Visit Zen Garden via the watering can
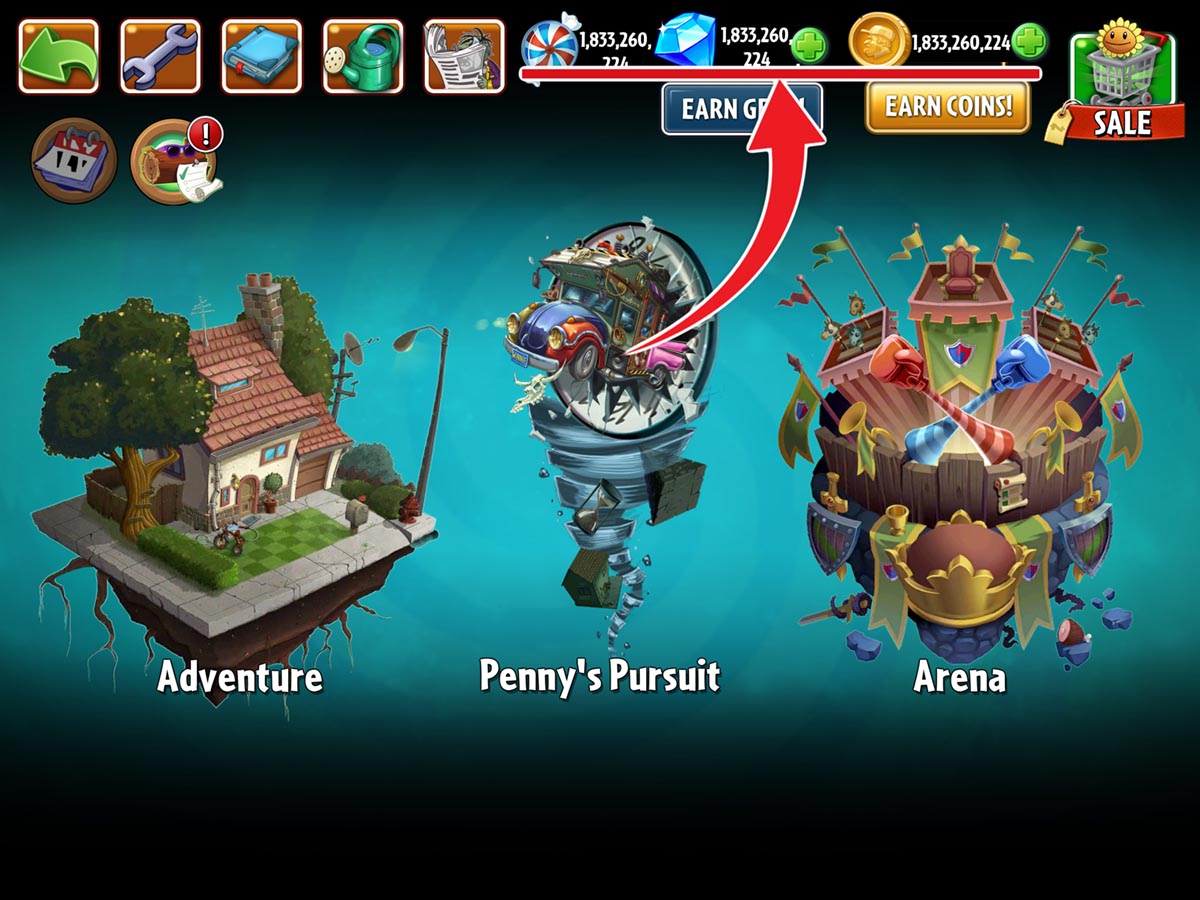 pyautogui.click(x=363, y=56)
